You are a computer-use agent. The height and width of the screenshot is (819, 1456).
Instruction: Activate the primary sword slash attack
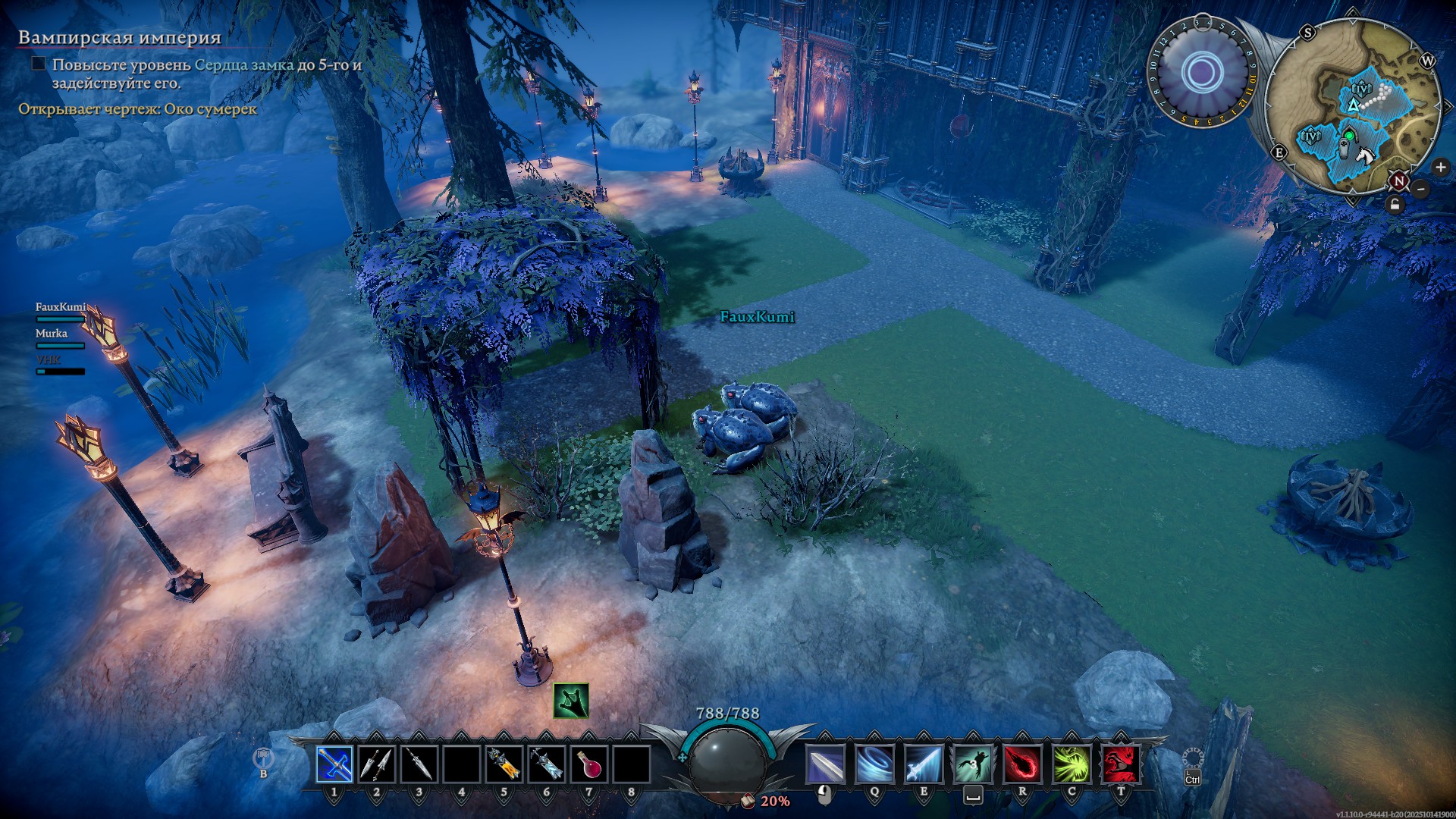tap(825, 764)
